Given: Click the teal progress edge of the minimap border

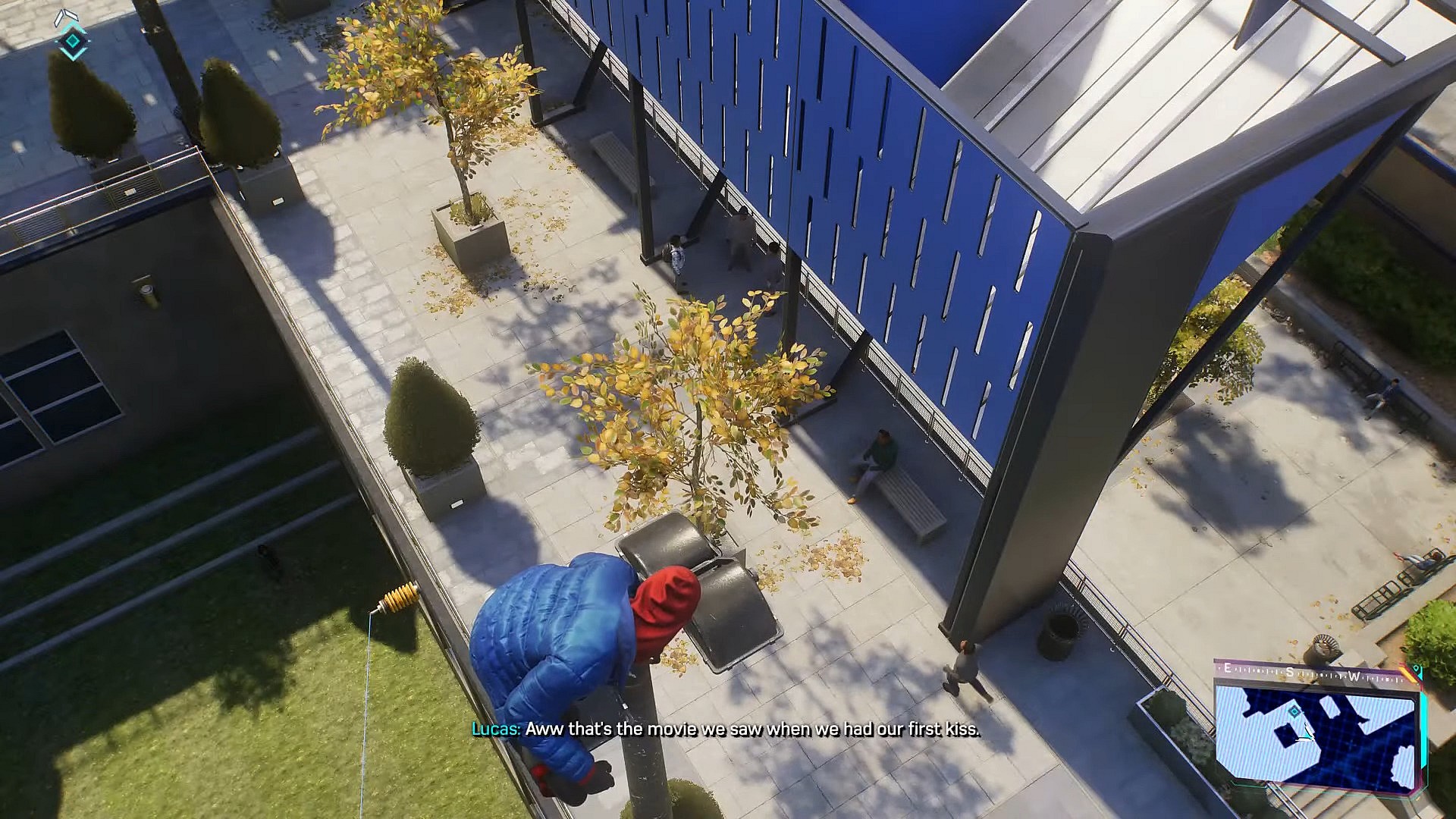Looking at the screenshot, I should point(1423,728).
